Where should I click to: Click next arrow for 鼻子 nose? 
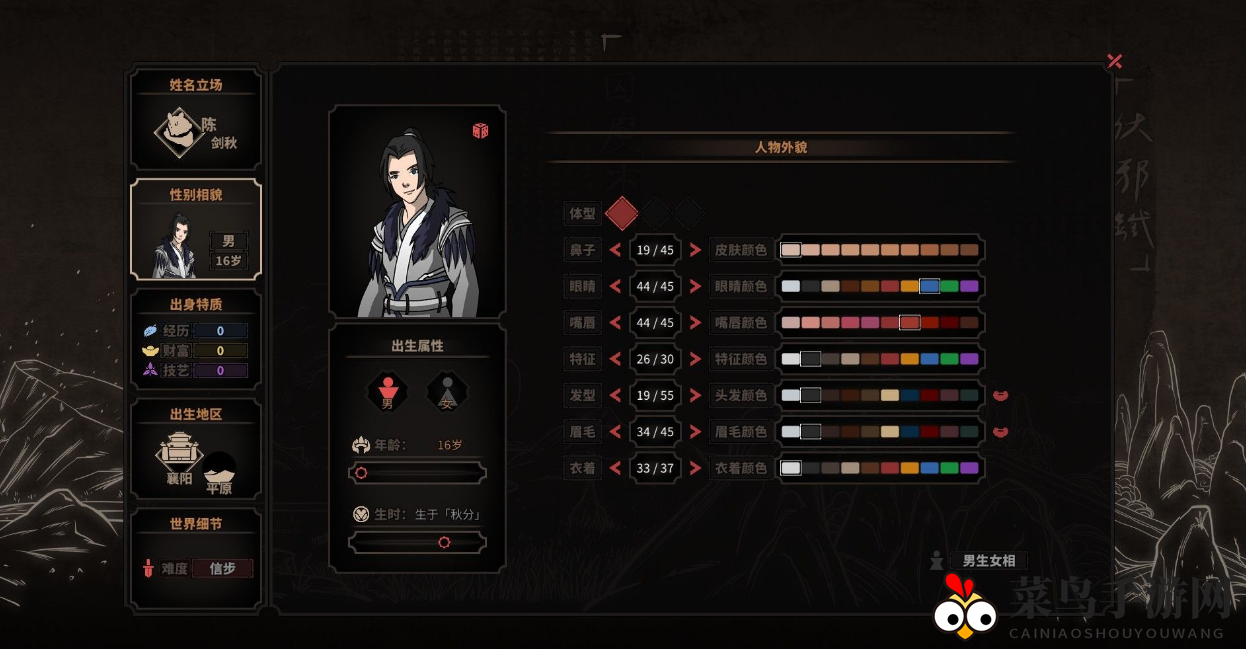[x=695, y=250]
